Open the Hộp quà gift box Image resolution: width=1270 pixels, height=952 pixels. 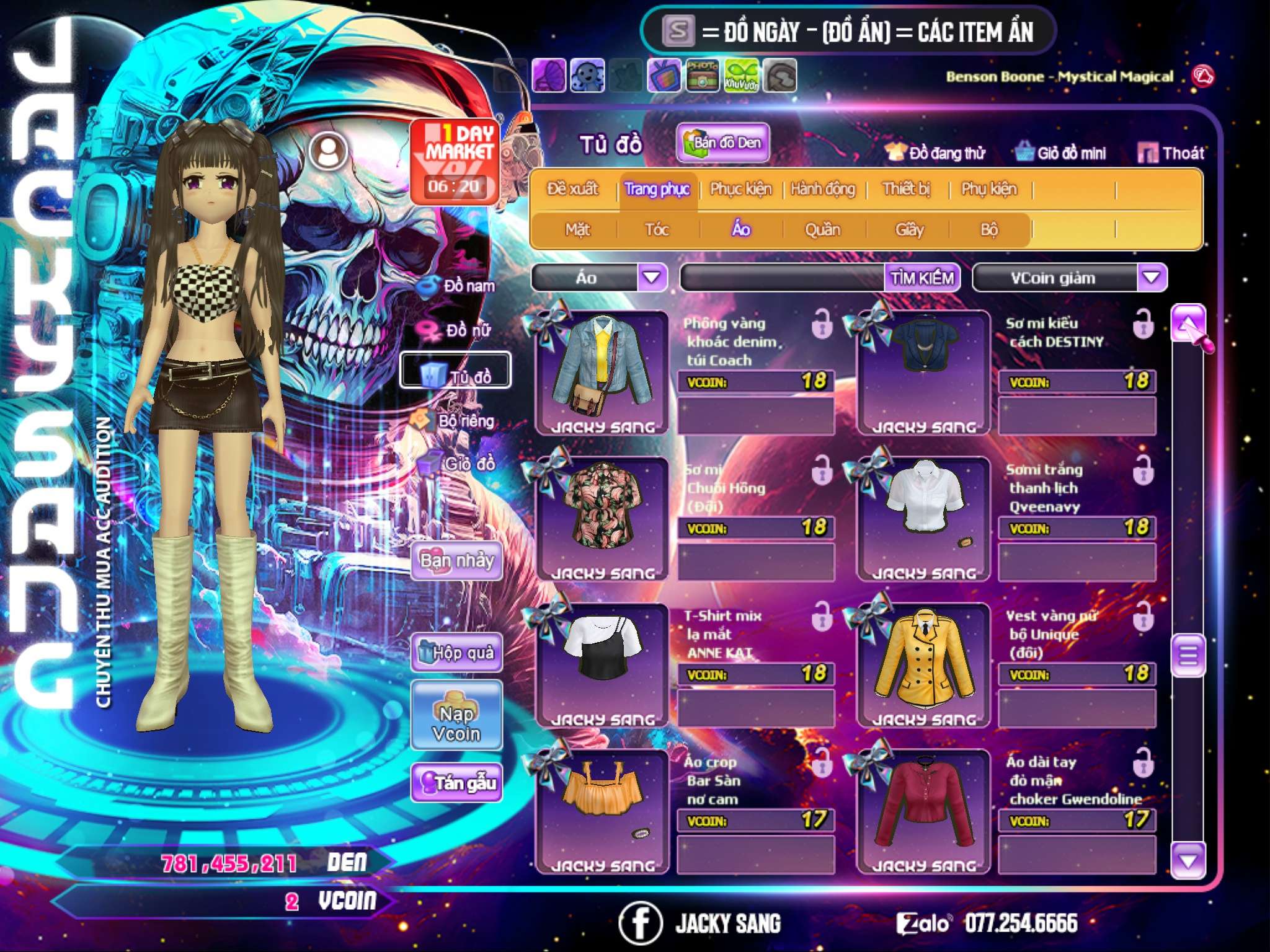click(456, 653)
